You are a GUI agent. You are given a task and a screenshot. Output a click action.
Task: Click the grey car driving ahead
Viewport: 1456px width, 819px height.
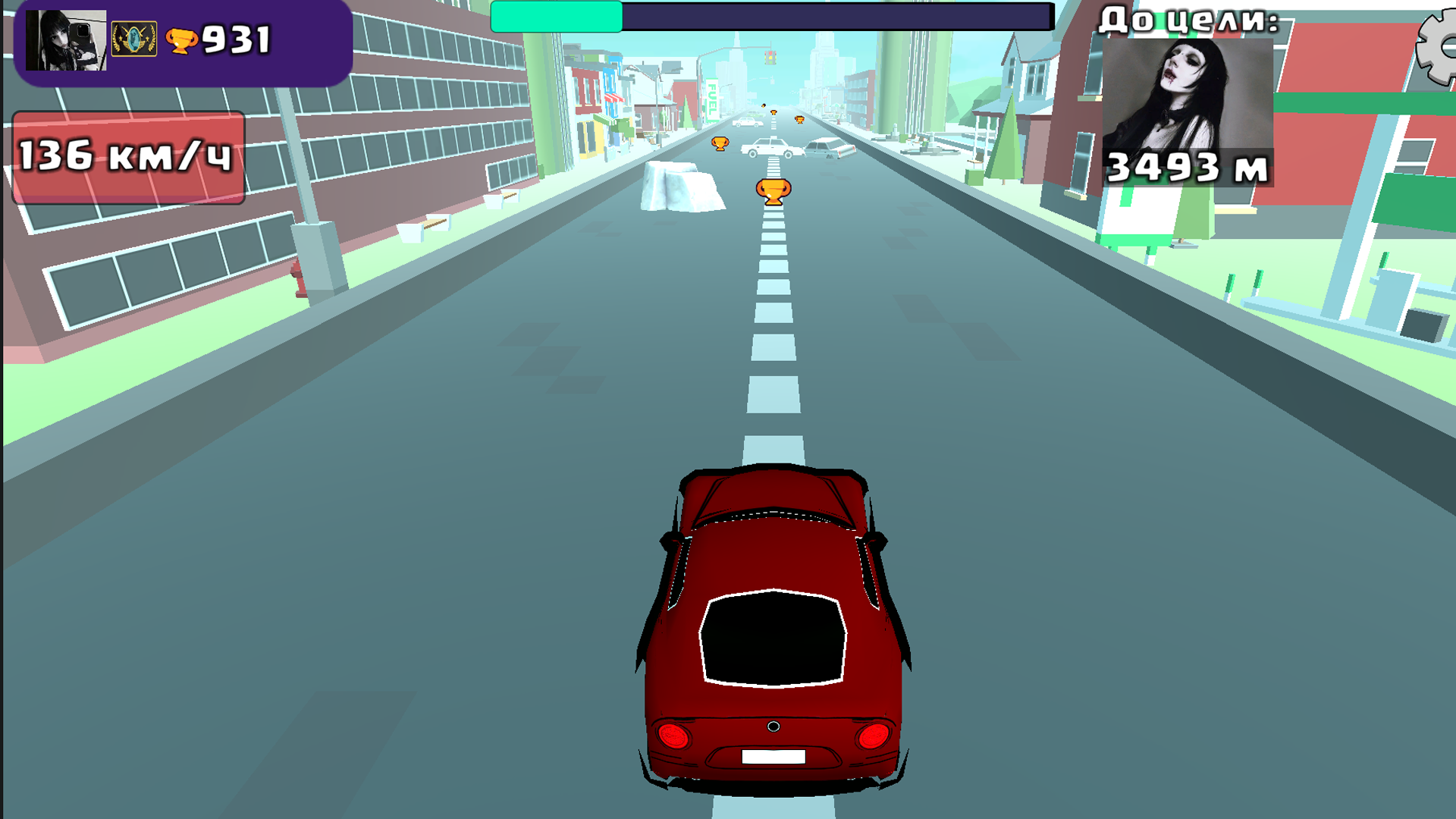coord(826,148)
